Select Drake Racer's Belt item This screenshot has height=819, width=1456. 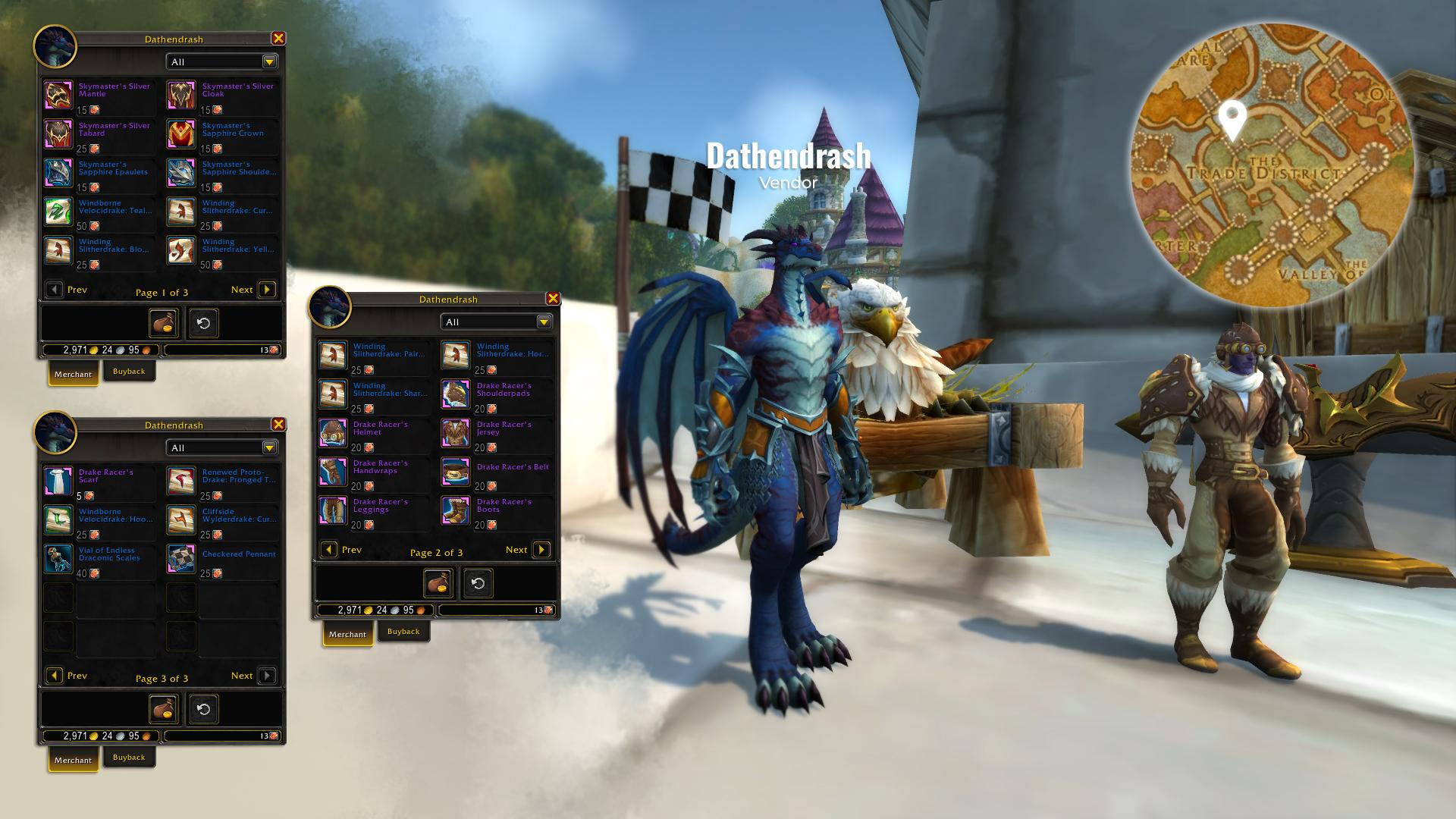pos(456,472)
